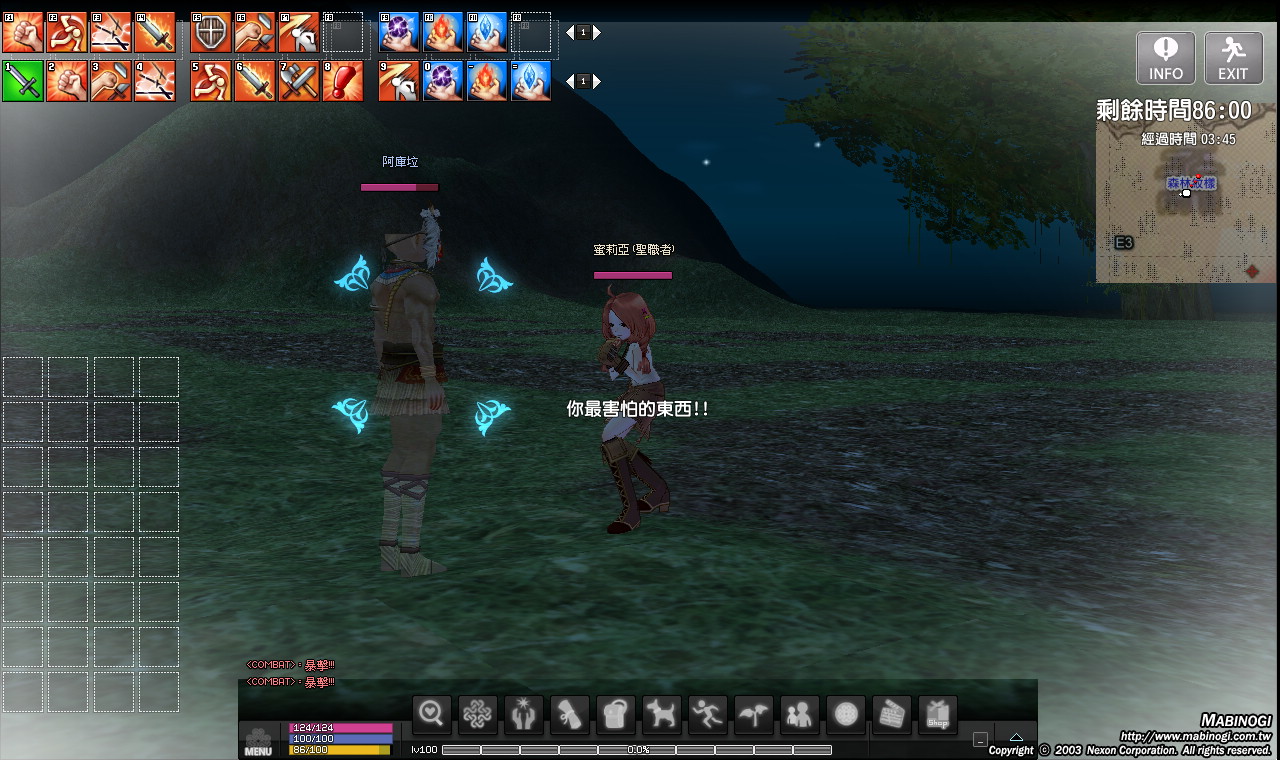
Task: Open the magnifier with heart icon
Action: (432, 714)
